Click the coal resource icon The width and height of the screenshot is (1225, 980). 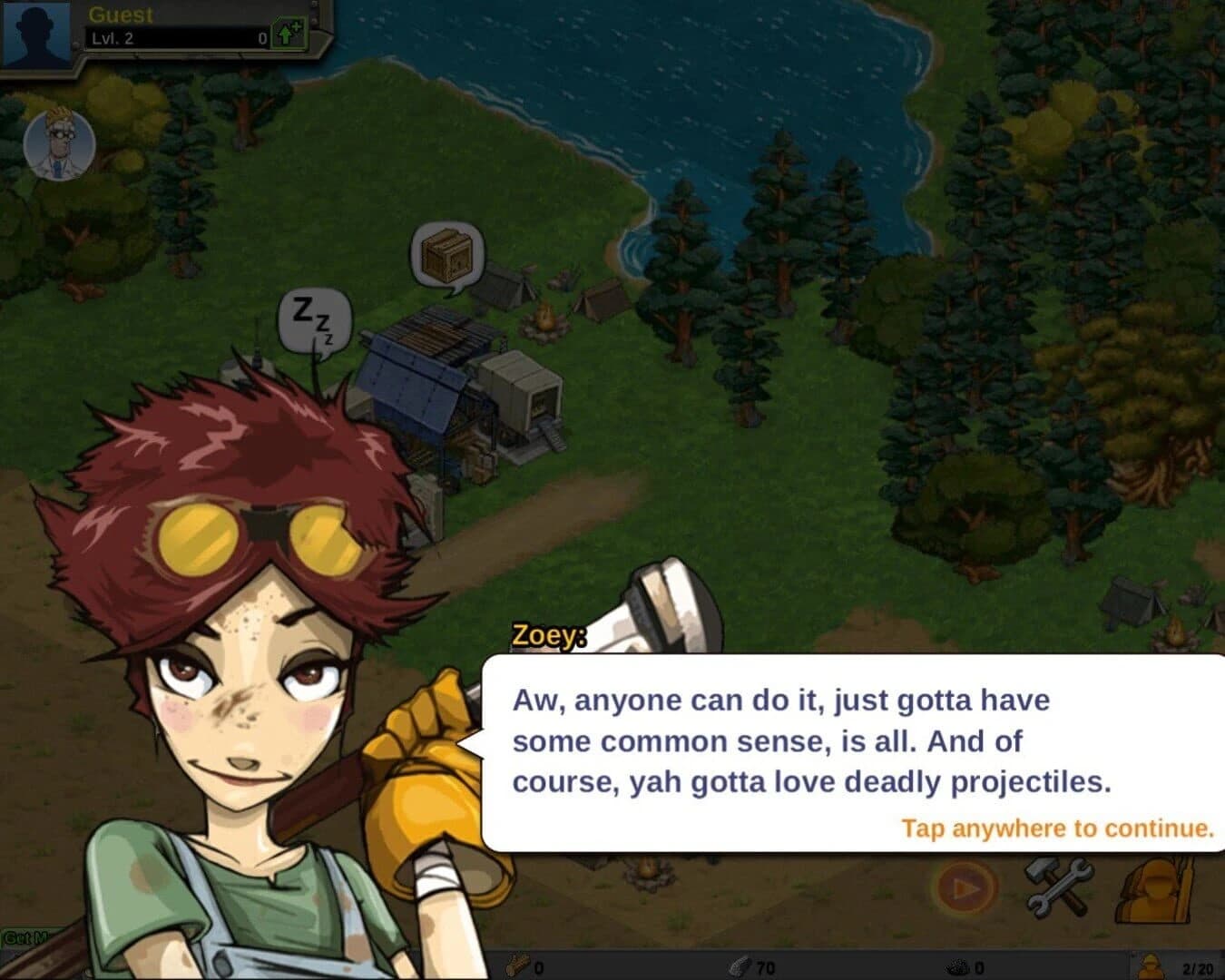[x=957, y=965]
